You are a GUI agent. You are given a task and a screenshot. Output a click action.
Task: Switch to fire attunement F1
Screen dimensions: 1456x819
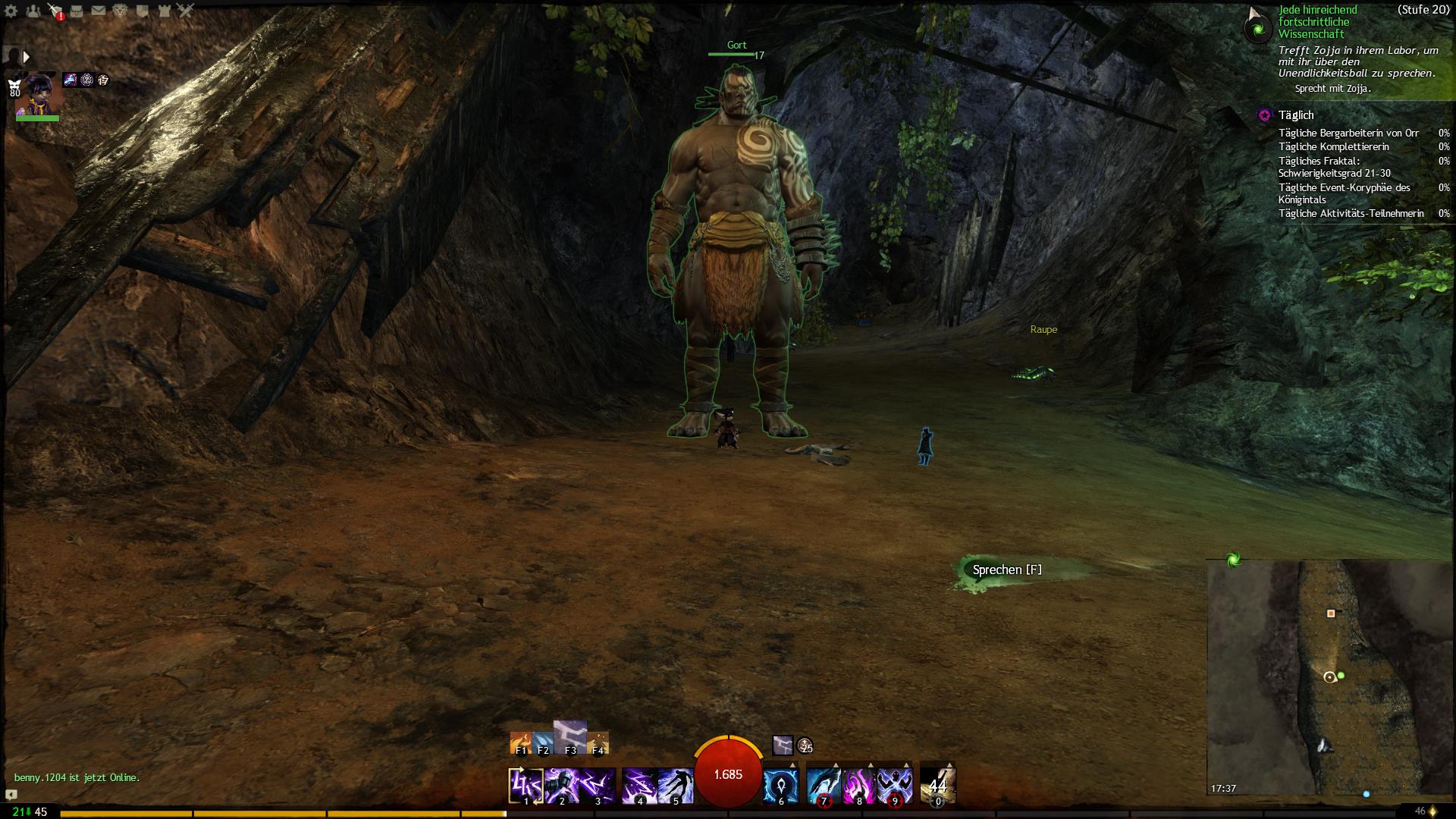[521, 743]
